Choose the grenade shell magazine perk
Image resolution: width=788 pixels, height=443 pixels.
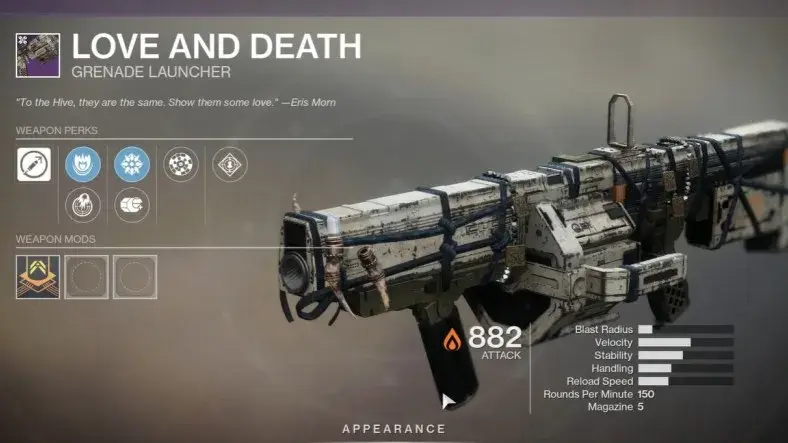pyautogui.click(x=131, y=205)
